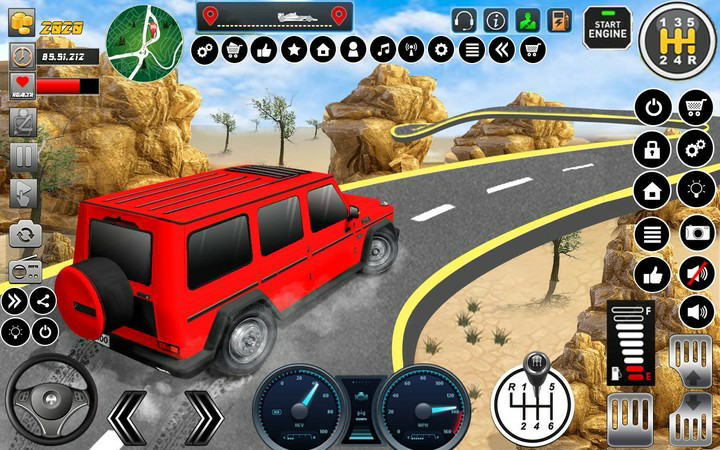Viewport: 720px width, 450px height.
Task: Select the headset support icon
Action: [x=464, y=20]
